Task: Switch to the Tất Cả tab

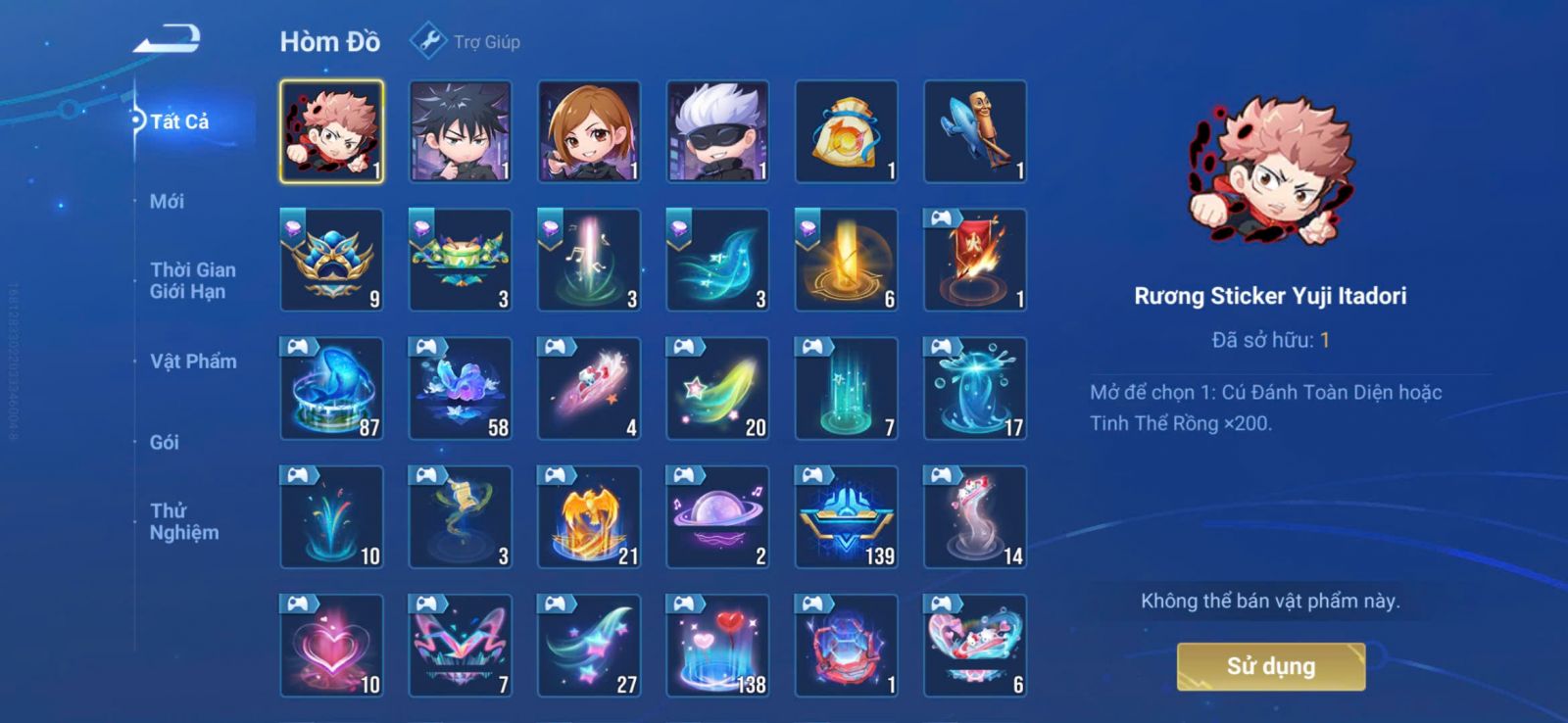Action: click(x=179, y=121)
